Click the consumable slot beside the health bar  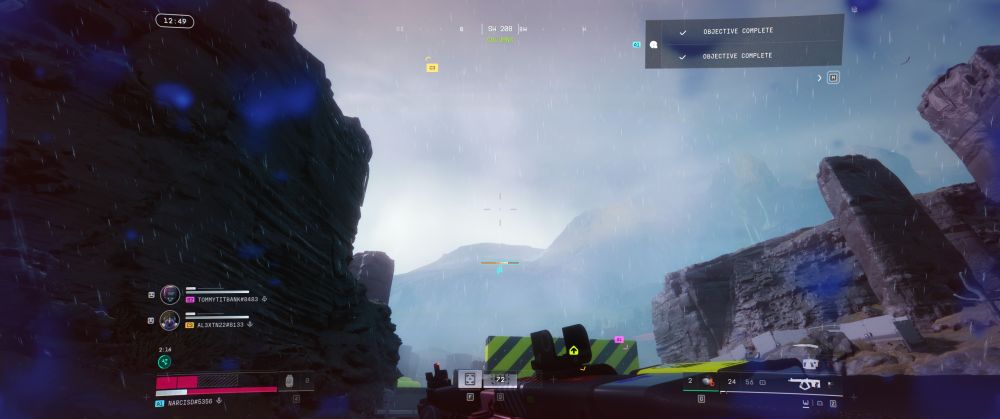tap(290, 381)
